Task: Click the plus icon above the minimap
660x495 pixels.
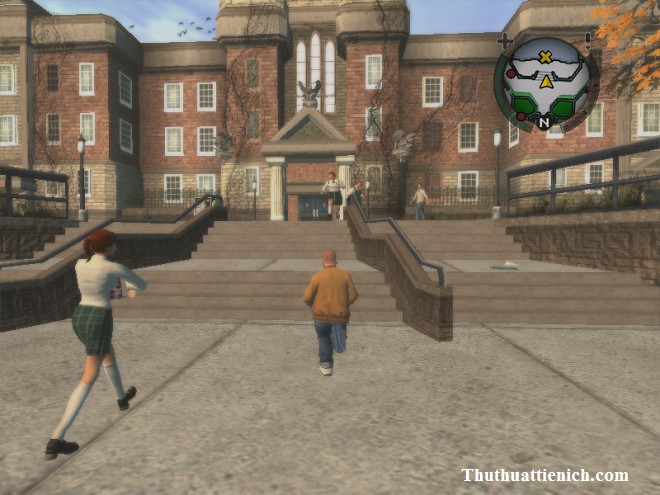Action: click(504, 41)
